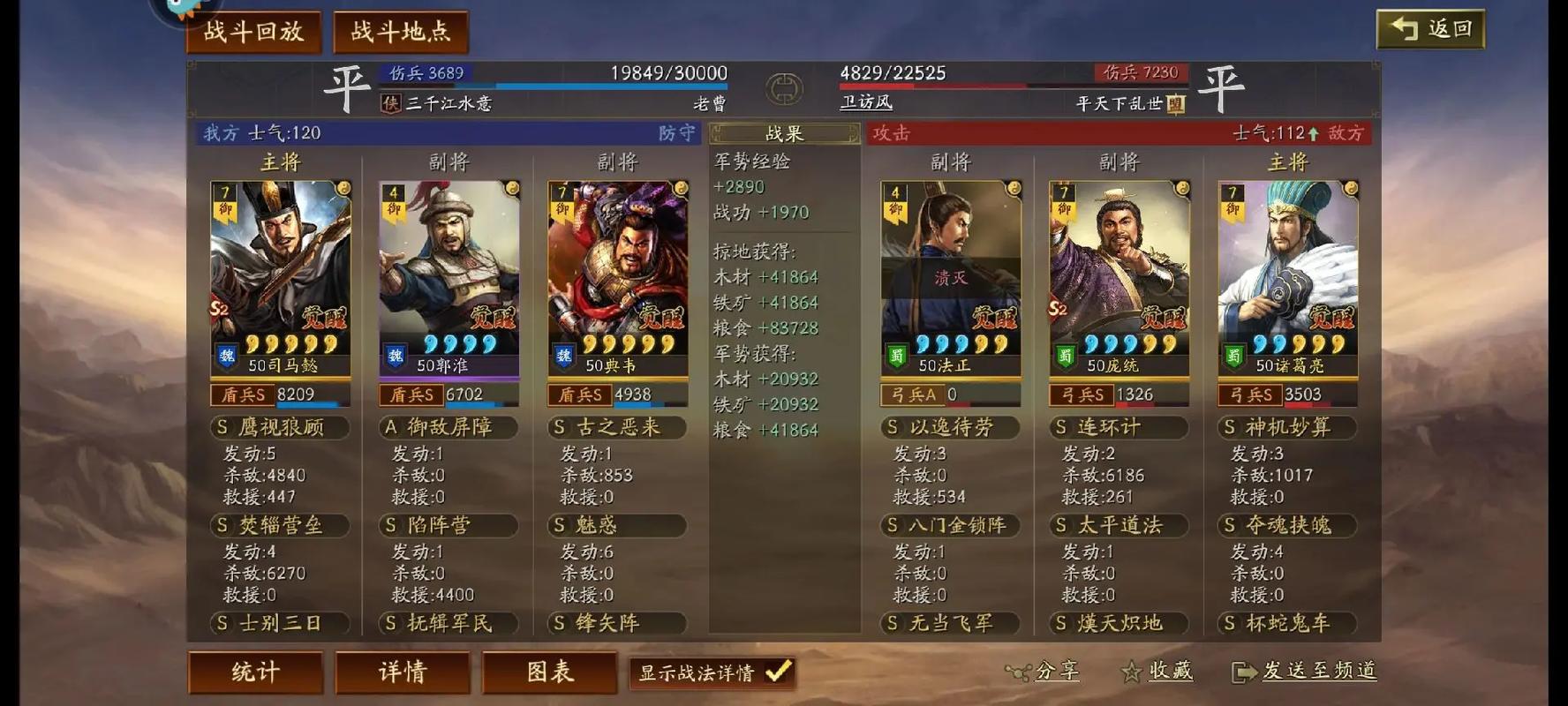Open 战斗回放 battle replay
Image resolution: width=1568 pixels, height=706 pixels.
[x=253, y=29]
